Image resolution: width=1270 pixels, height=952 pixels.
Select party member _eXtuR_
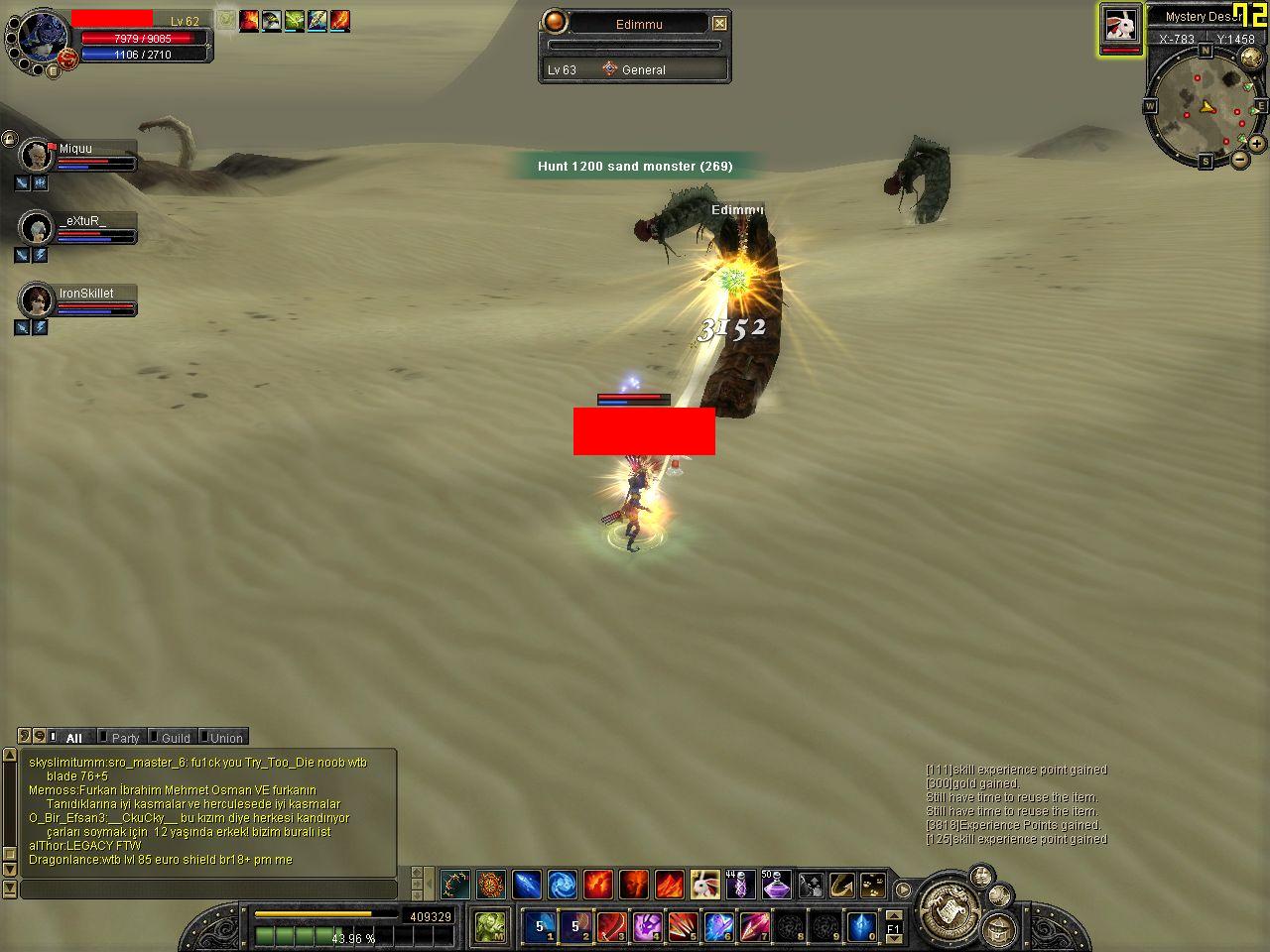37,228
